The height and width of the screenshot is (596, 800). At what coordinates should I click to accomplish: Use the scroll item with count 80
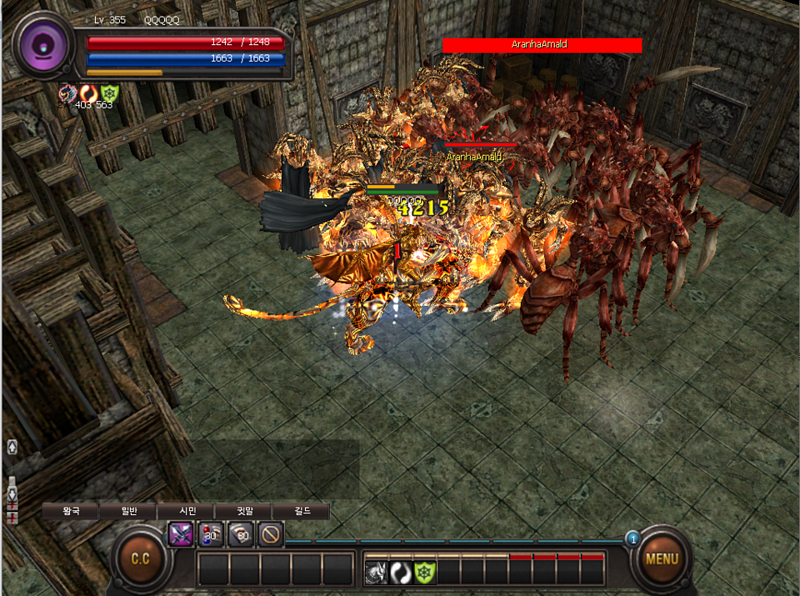(241, 535)
